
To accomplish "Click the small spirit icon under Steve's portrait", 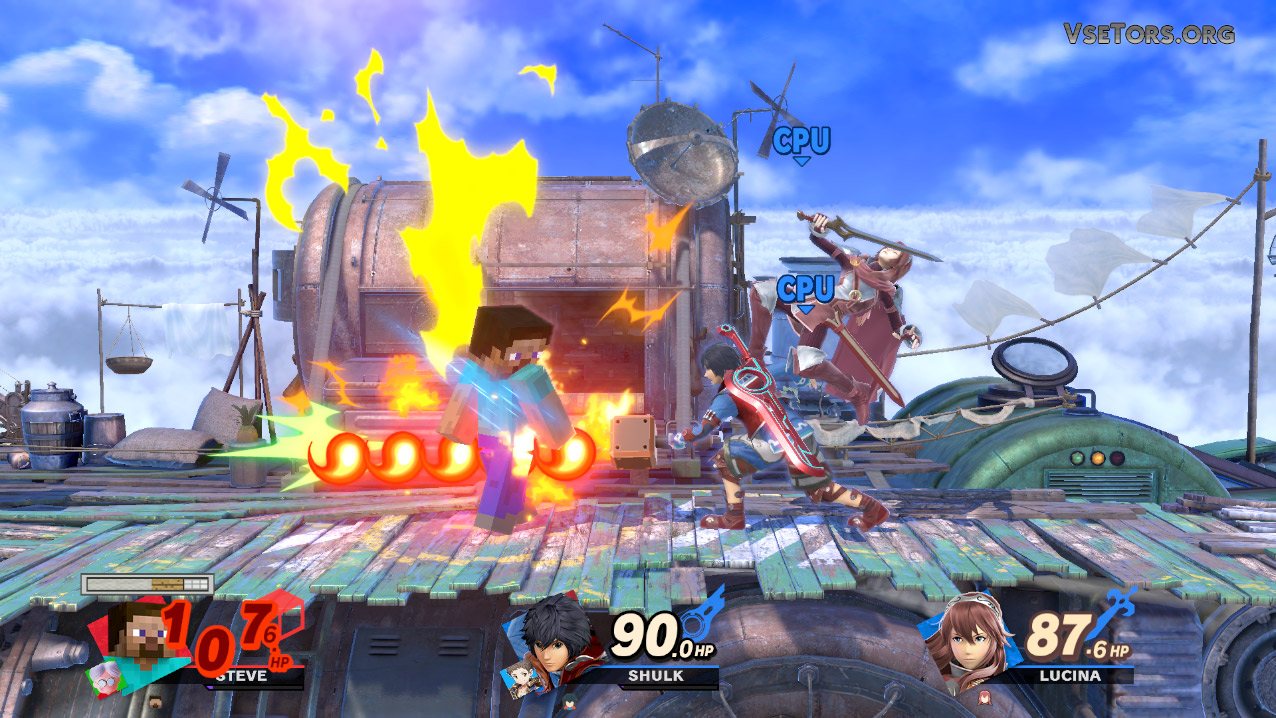I will [103, 676].
